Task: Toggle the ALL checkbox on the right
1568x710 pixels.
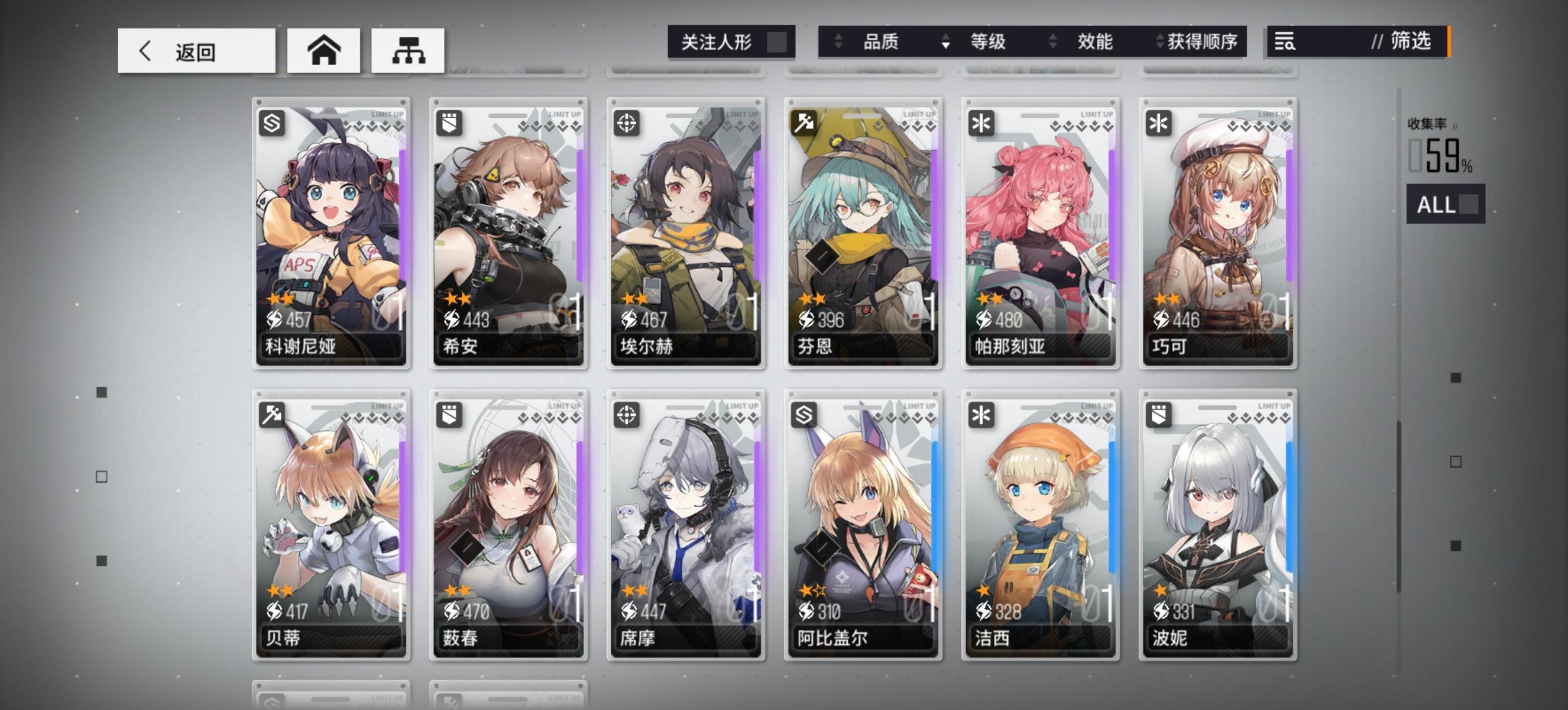Action: coord(1468,205)
